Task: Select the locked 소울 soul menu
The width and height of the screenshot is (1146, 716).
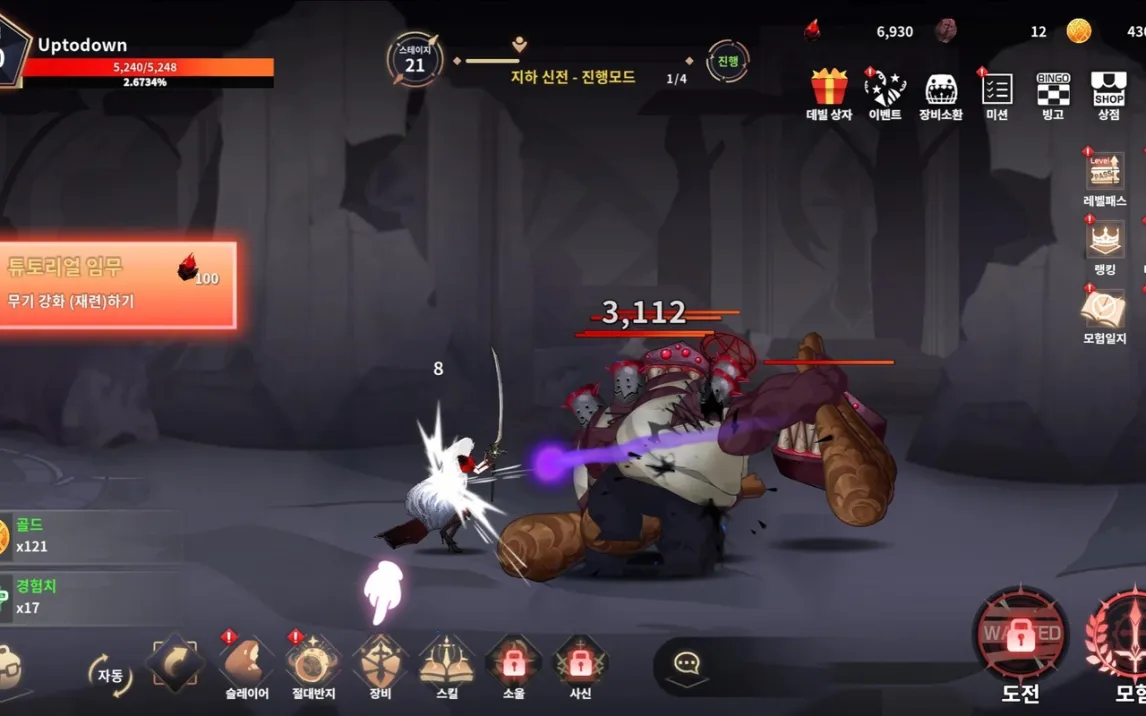Action: pos(514,664)
